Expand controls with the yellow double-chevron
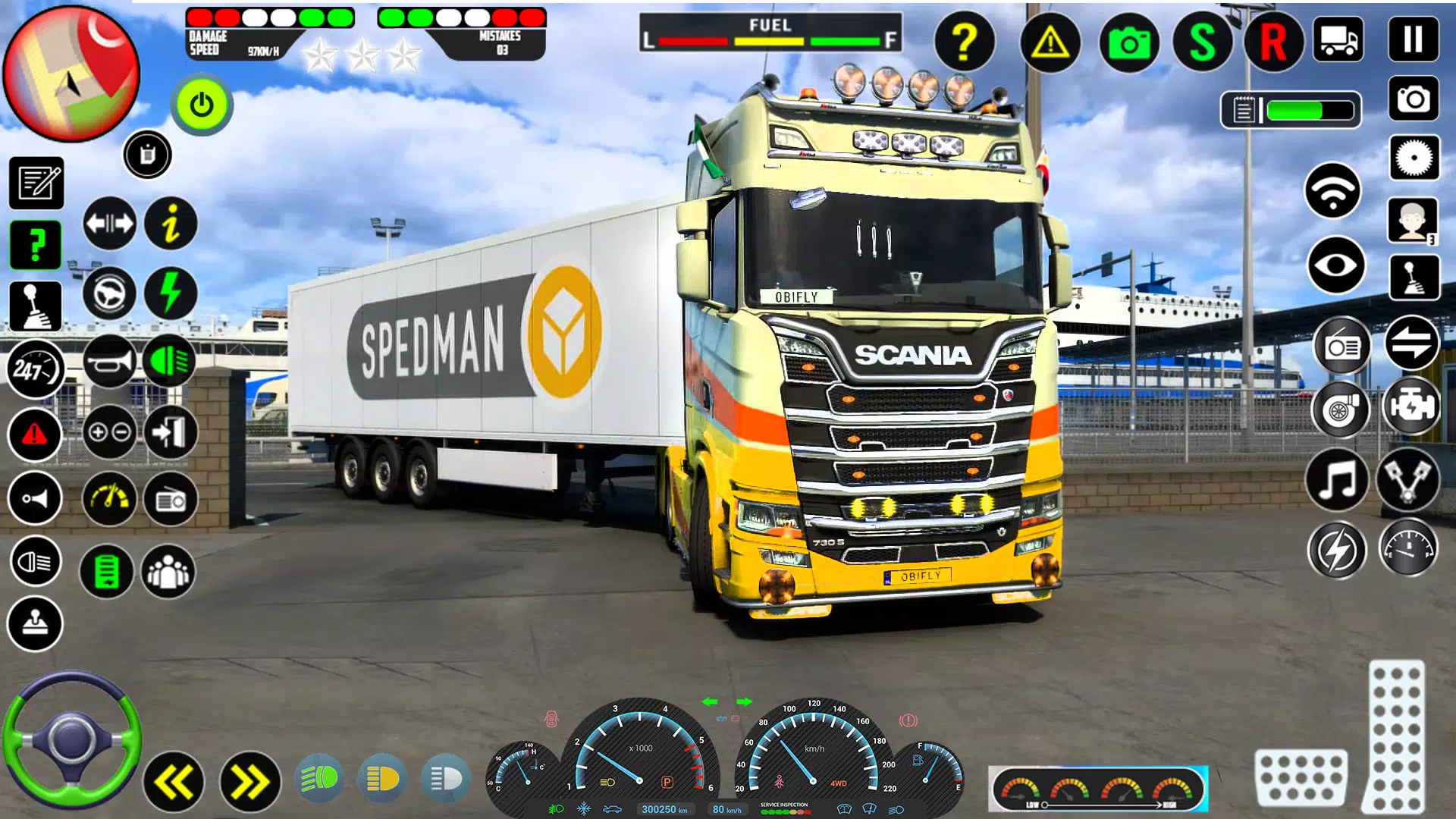1456x819 pixels. click(250, 778)
